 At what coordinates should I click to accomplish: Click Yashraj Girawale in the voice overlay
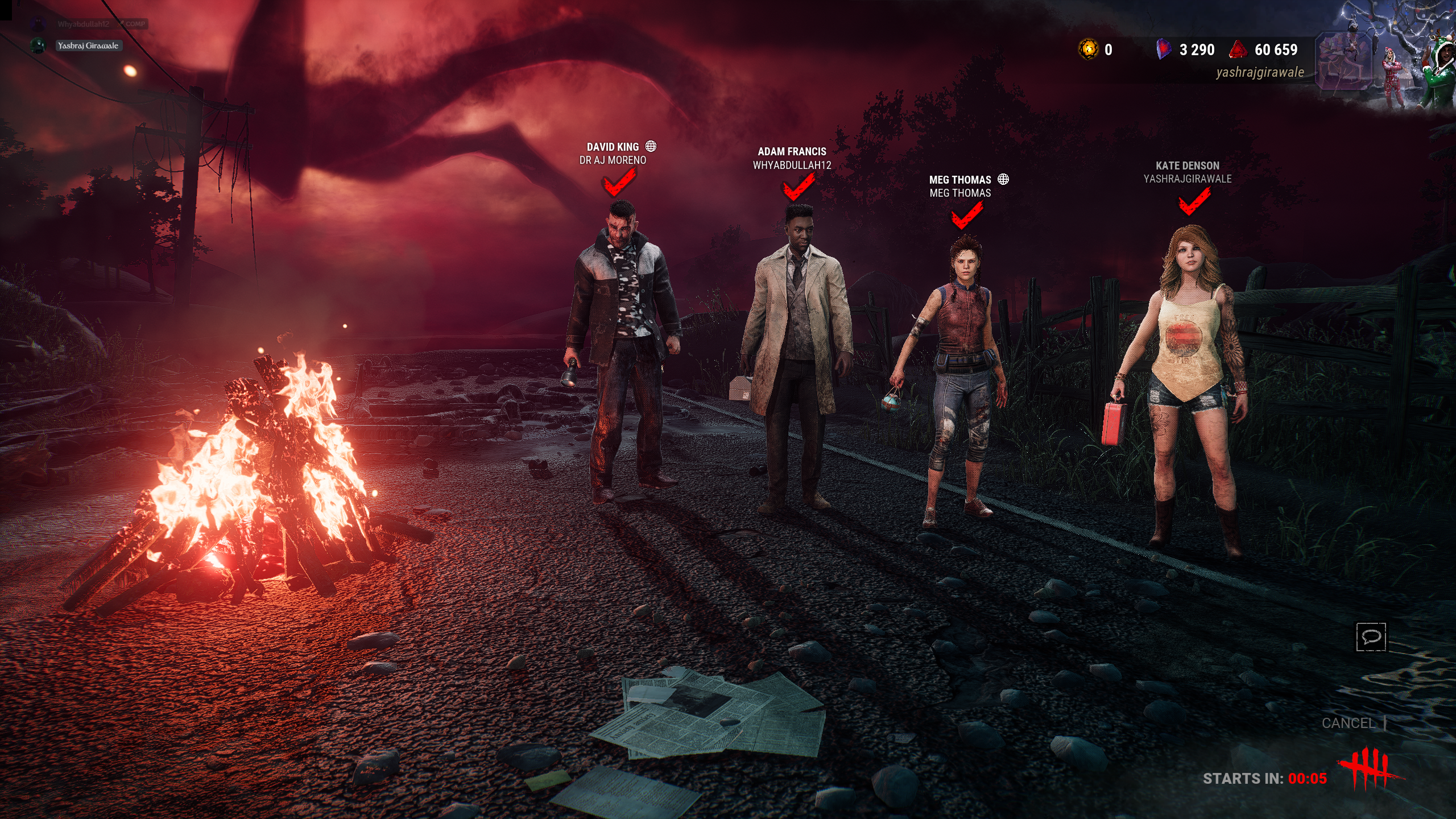(x=88, y=45)
